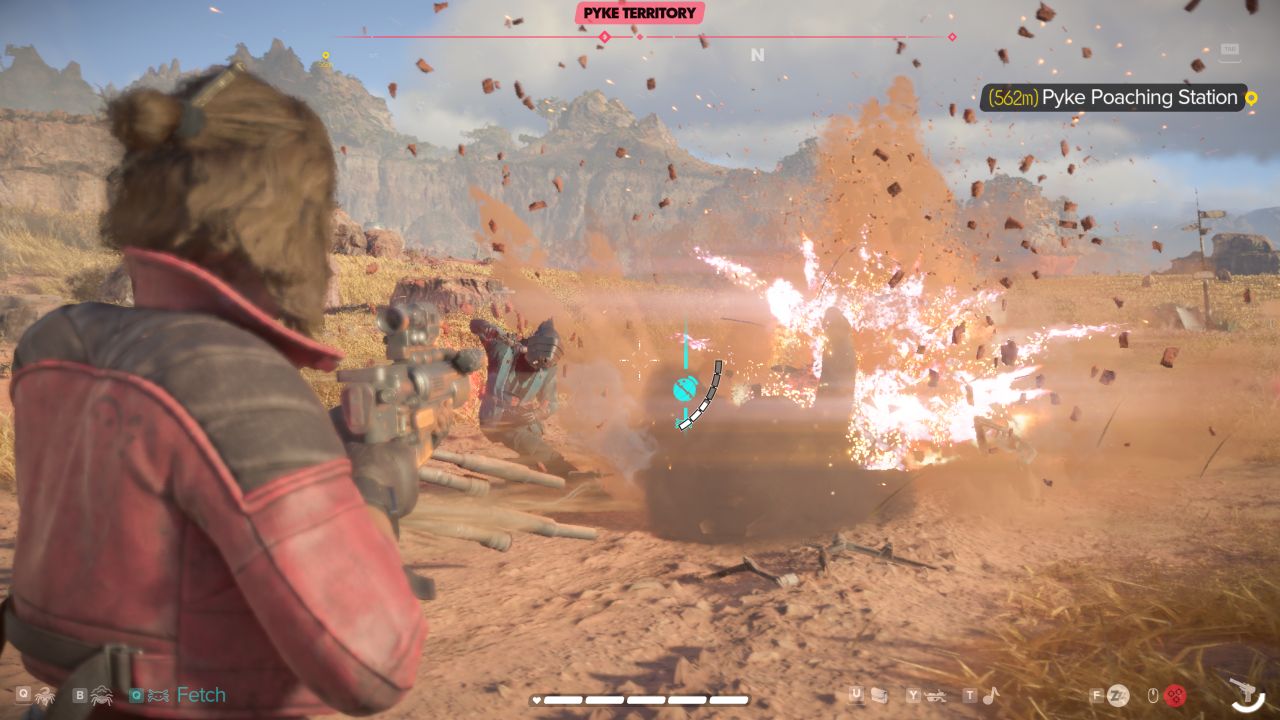The image size is (1280, 720).
Task: Choose the second Nix creature ability icon
Action: pyautogui.click(x=102, y=695)
